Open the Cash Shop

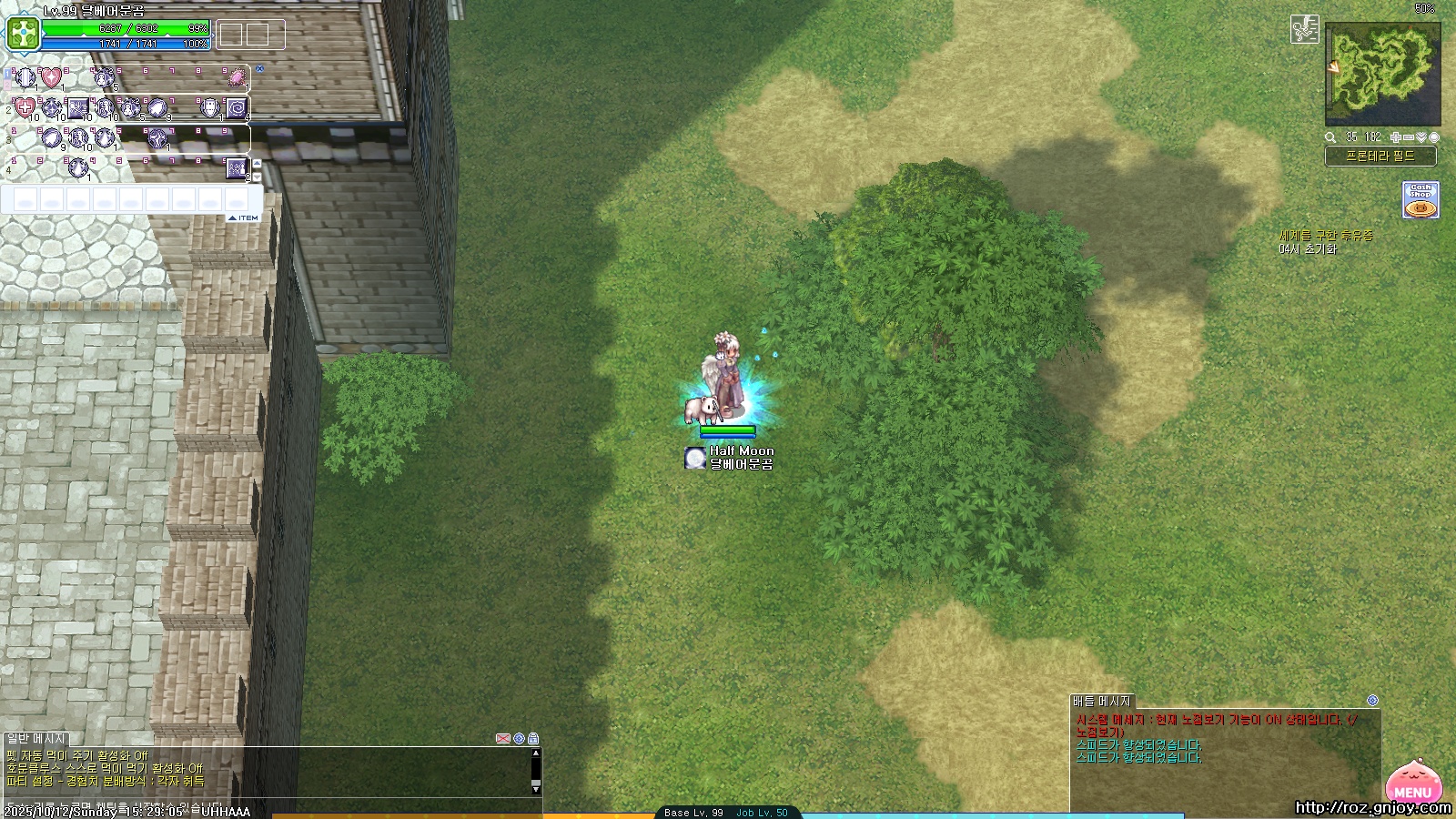1421,200
